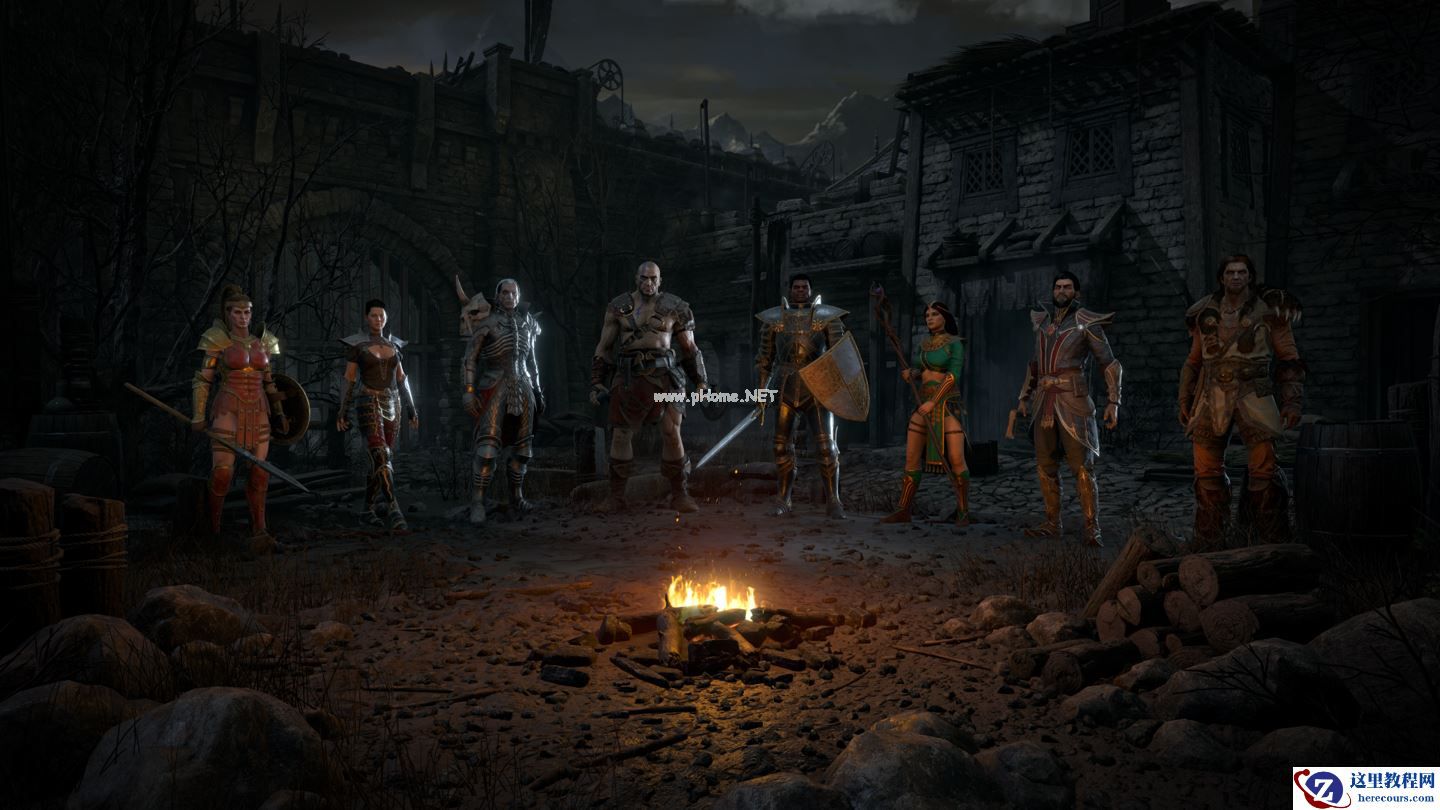Open the herecours.com watermark logo
The height and width of the screenshot is (810, 1440).
click(1365, 788)
